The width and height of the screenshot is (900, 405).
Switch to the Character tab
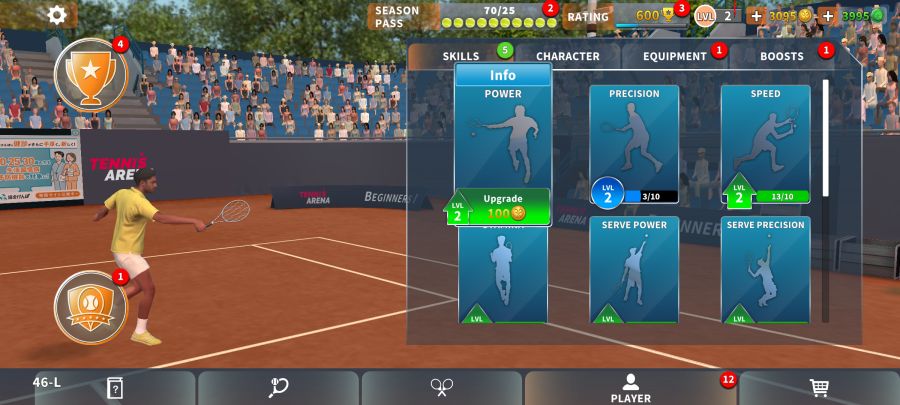[x=567, y=56]
